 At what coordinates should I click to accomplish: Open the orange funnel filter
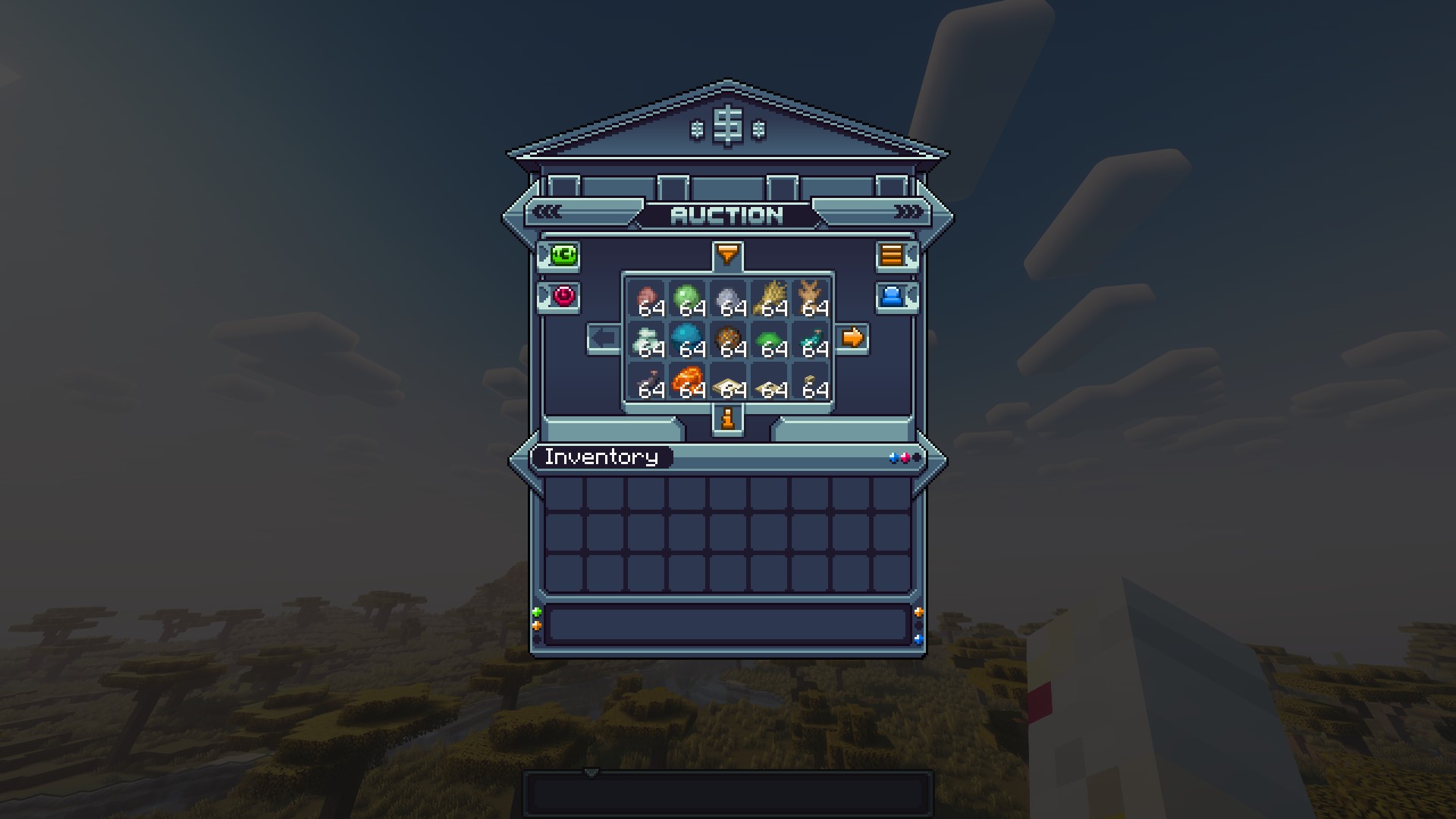pyautogui.click(x=727, y=255)
